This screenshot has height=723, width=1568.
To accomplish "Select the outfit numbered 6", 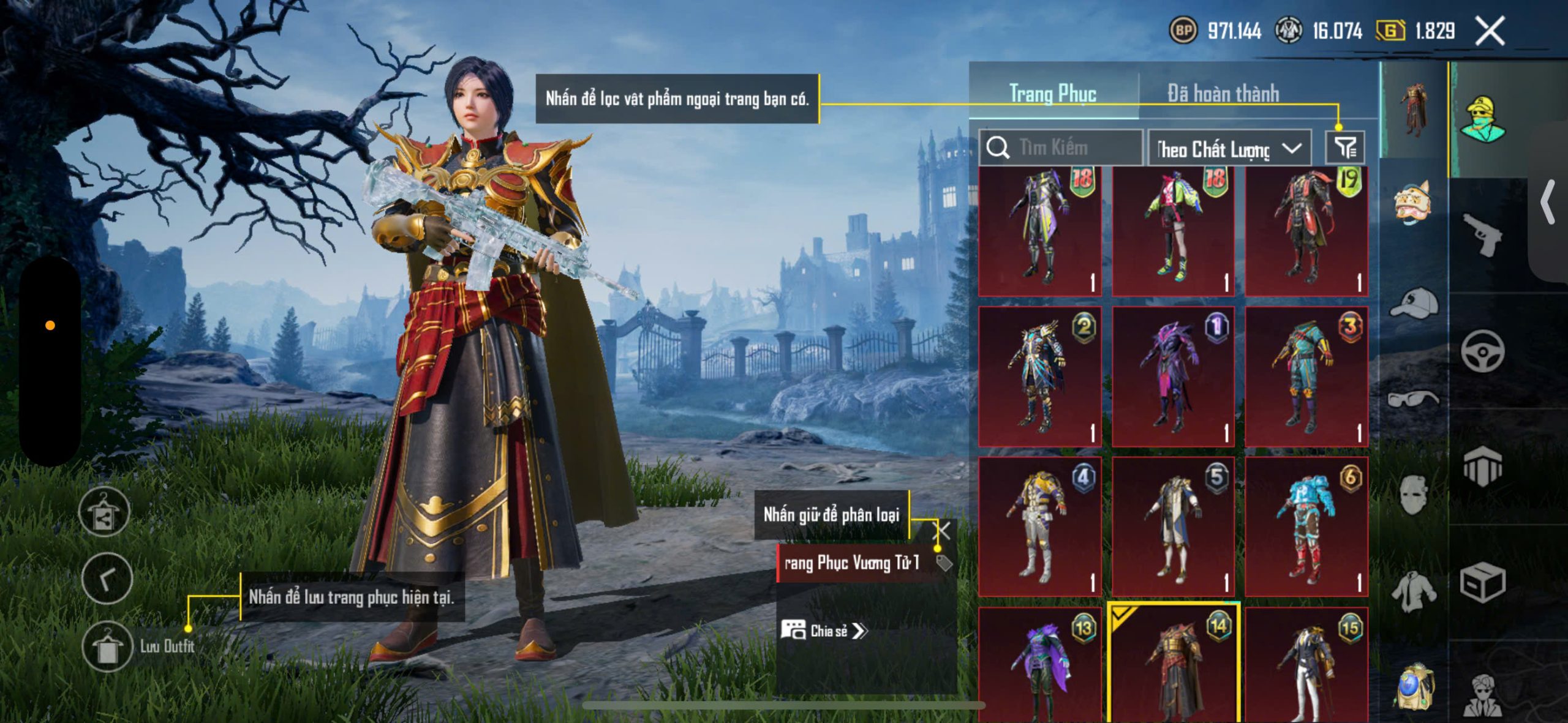I will (1306, 526).
